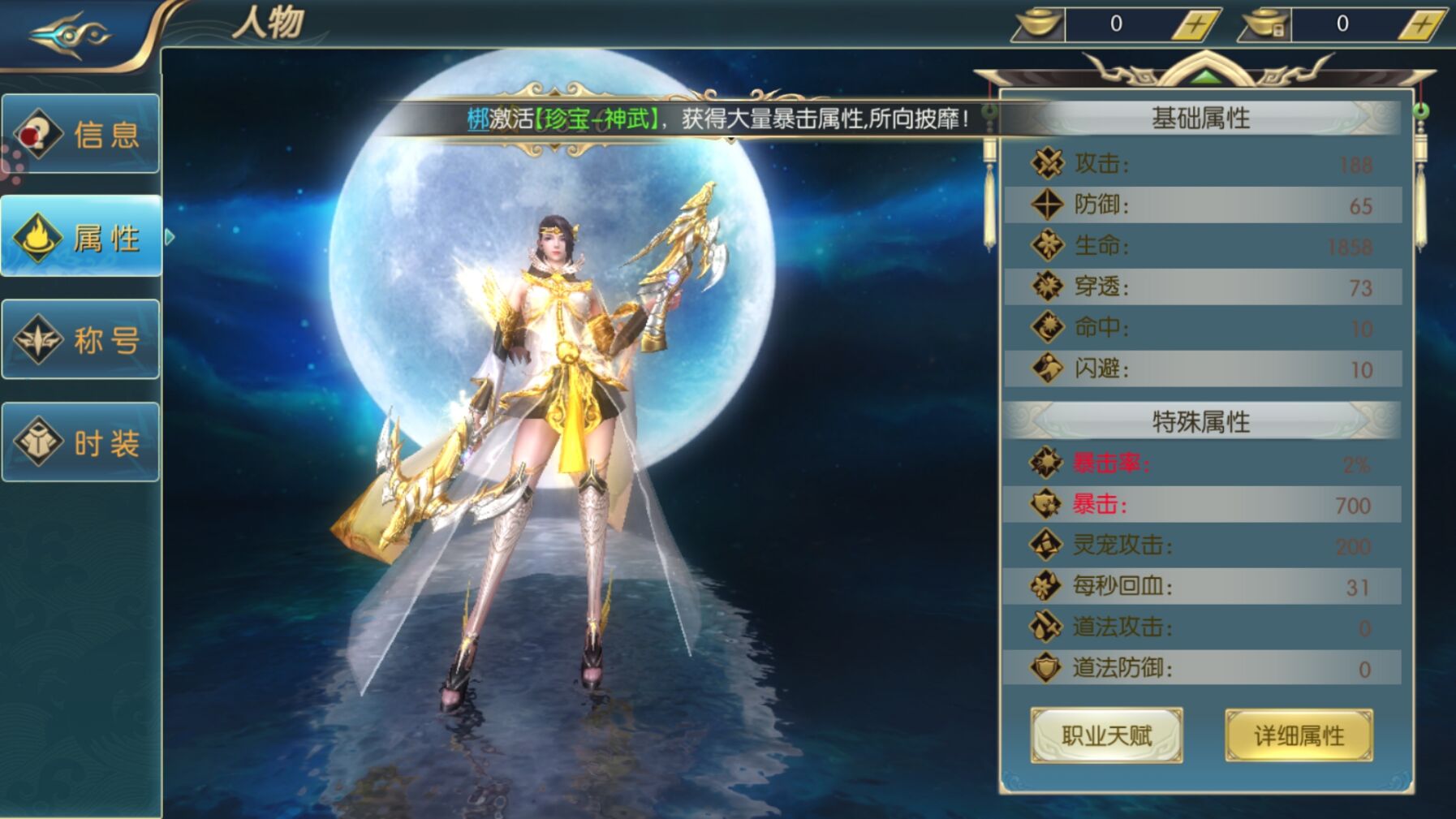Open the 详细属性 detailed attributes
This screenshot has height=819, width=1456.
(1299, 735)
